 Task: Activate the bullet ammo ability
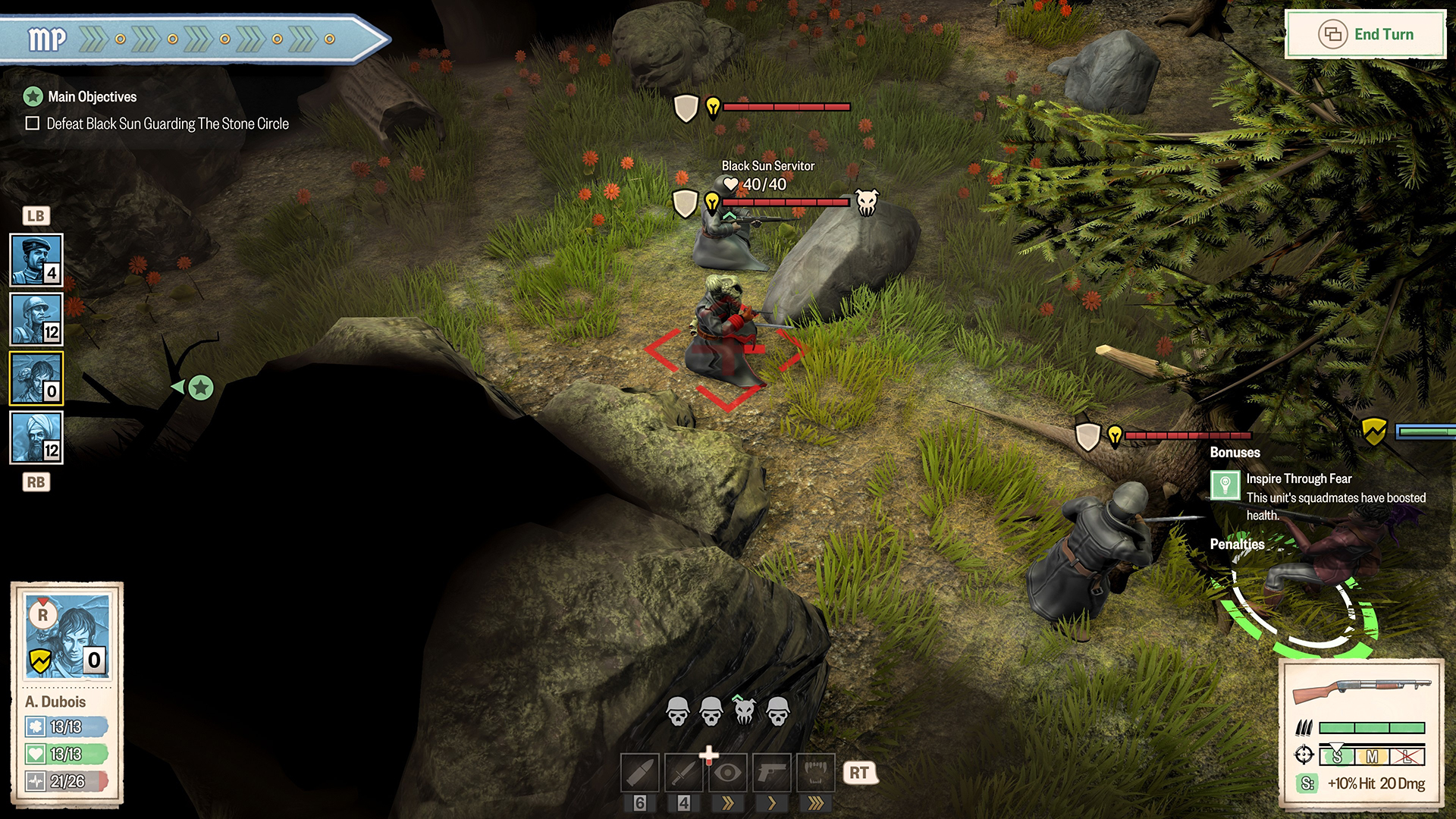coord(640,773)
